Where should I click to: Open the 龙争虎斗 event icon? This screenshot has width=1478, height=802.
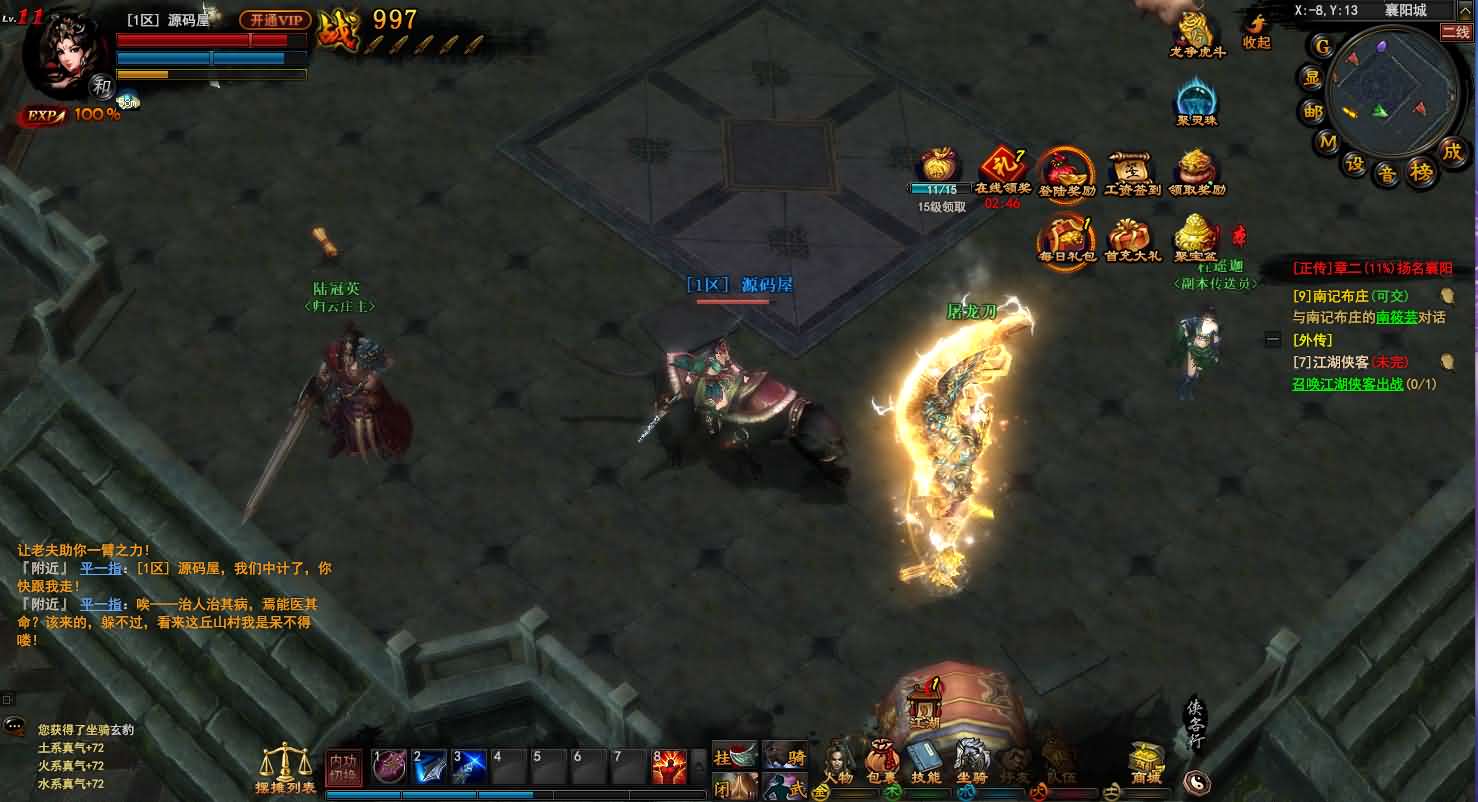point(1196,34)
